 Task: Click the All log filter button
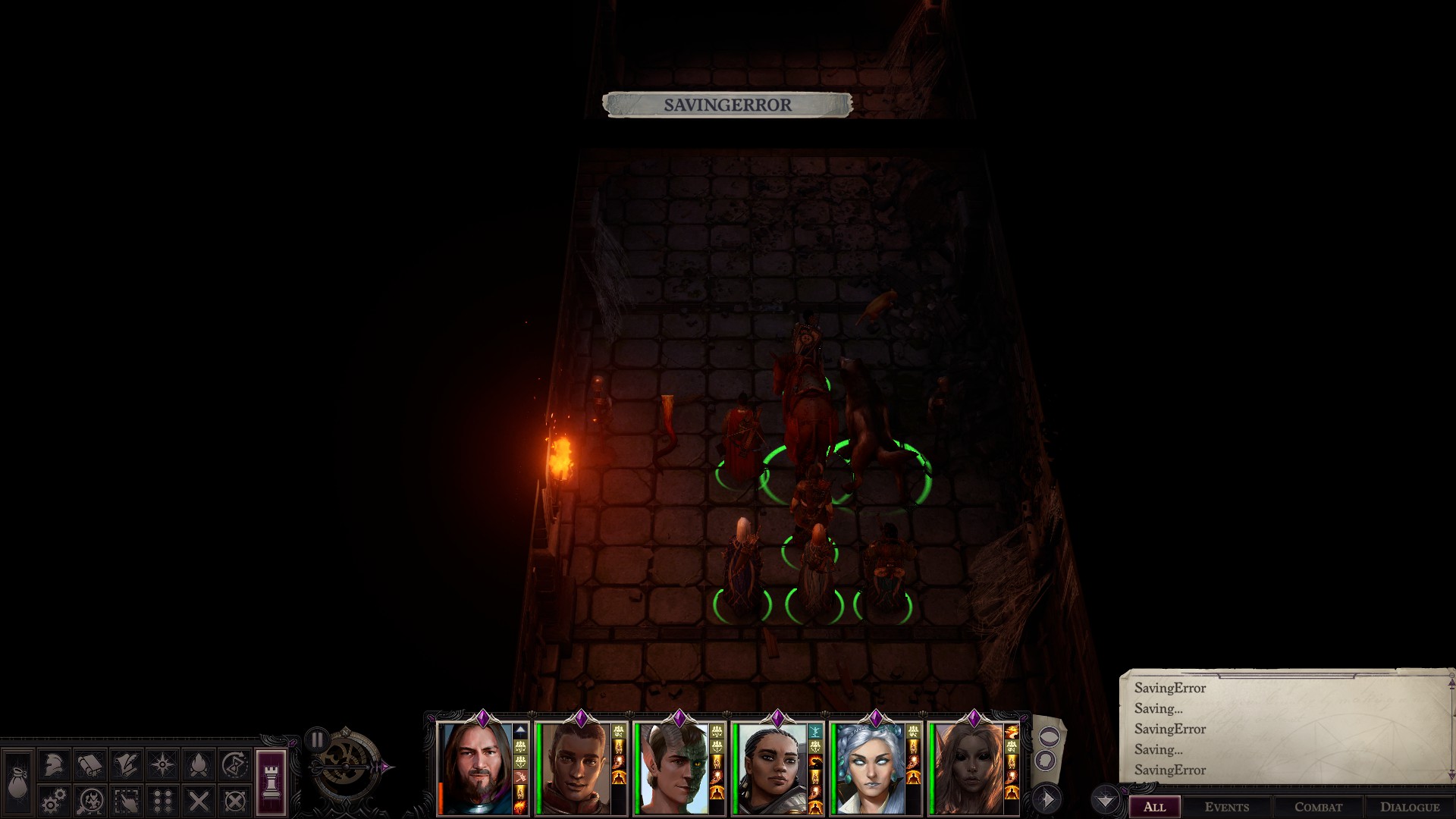click(x=1154, y=806)
